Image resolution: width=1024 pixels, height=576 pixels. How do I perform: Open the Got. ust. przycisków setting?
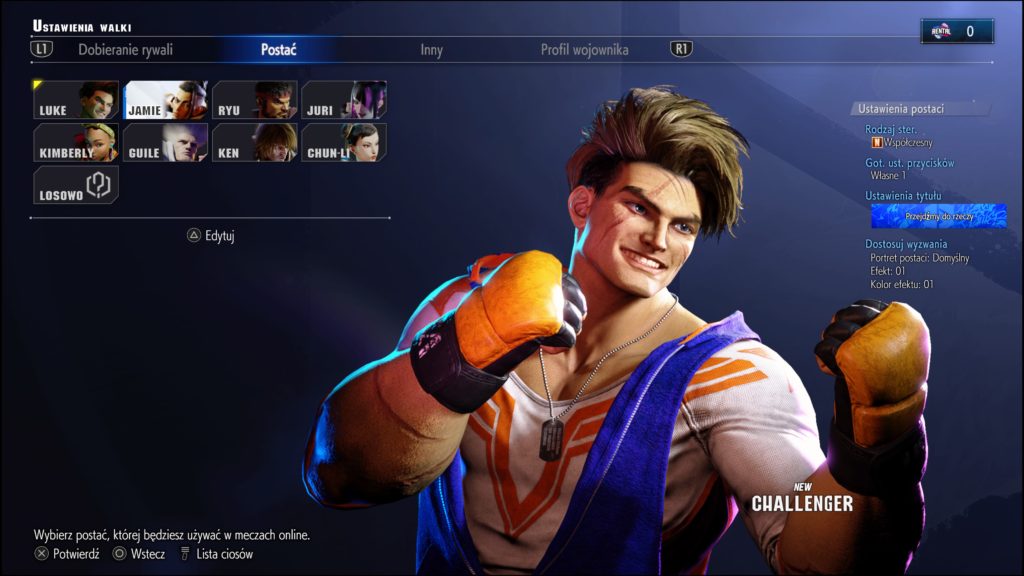click(x=910, y=163)
